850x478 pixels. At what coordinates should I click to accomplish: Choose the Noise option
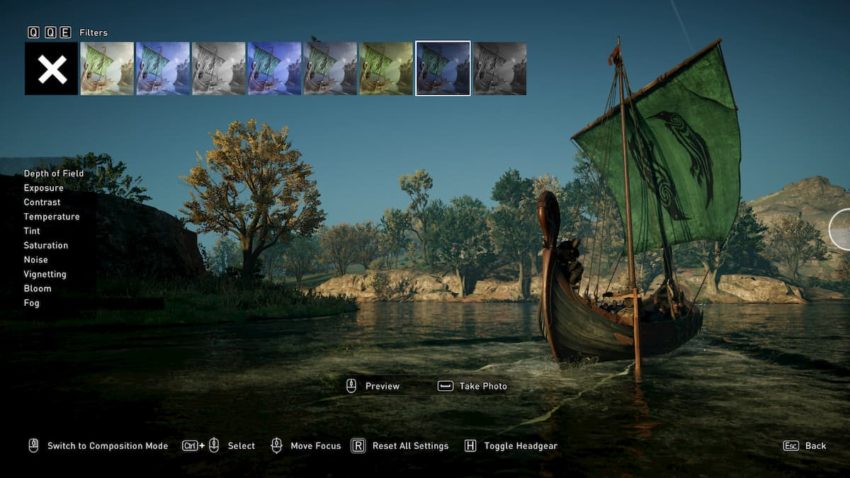36,260
